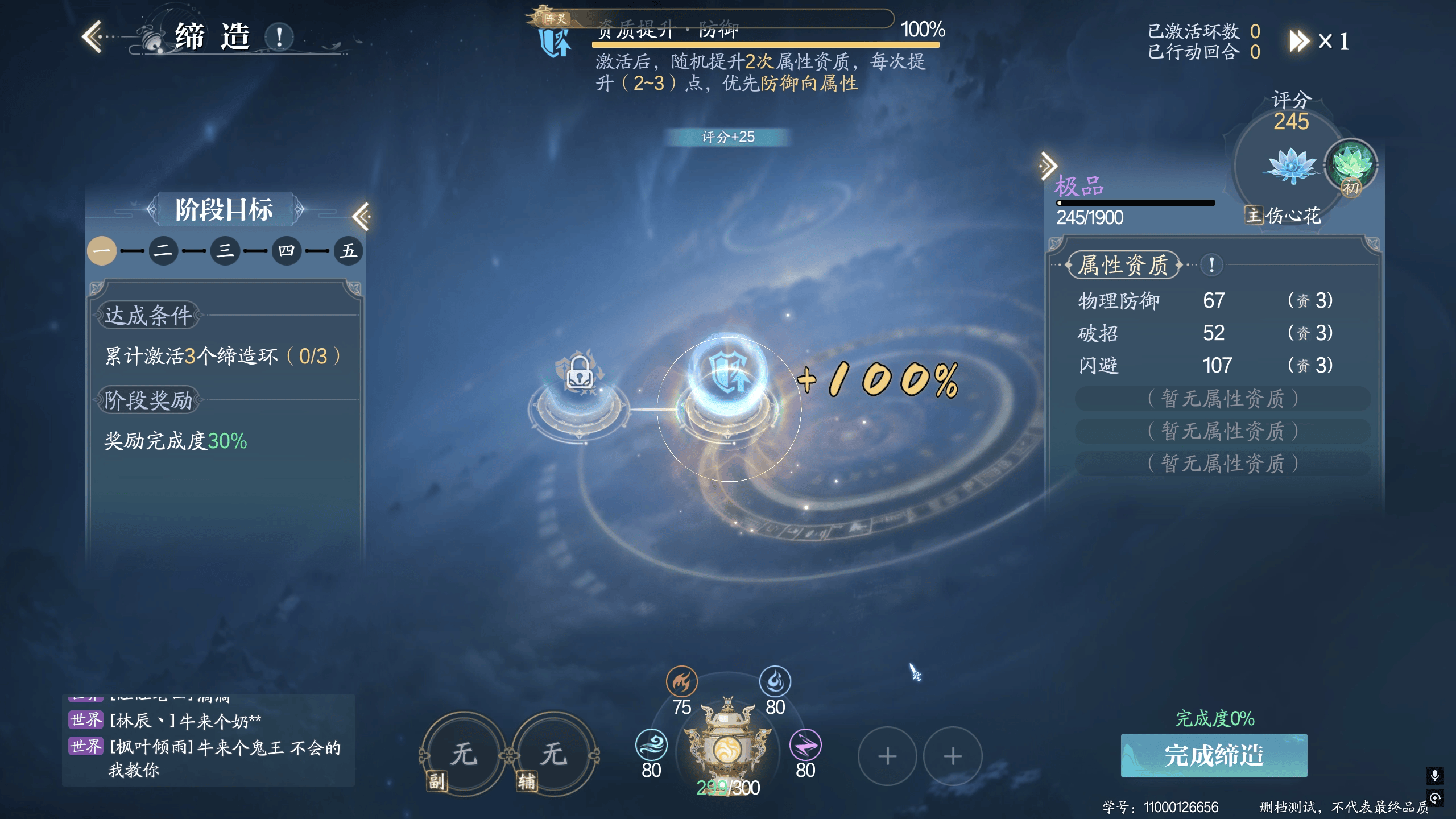Choose stage 五 goal
The height and width of the screenshot is (819, 1456).
(348, 251)
